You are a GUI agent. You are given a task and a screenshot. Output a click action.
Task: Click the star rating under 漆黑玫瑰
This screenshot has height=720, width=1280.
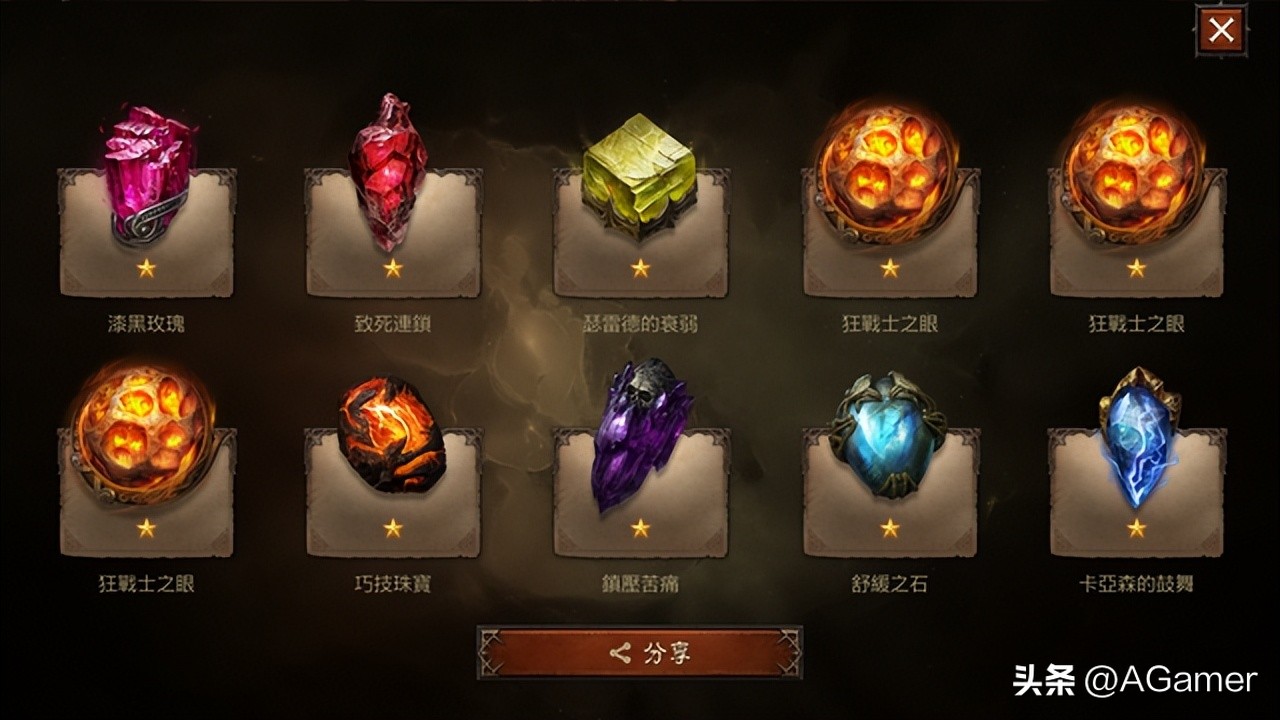pos(145,266)
